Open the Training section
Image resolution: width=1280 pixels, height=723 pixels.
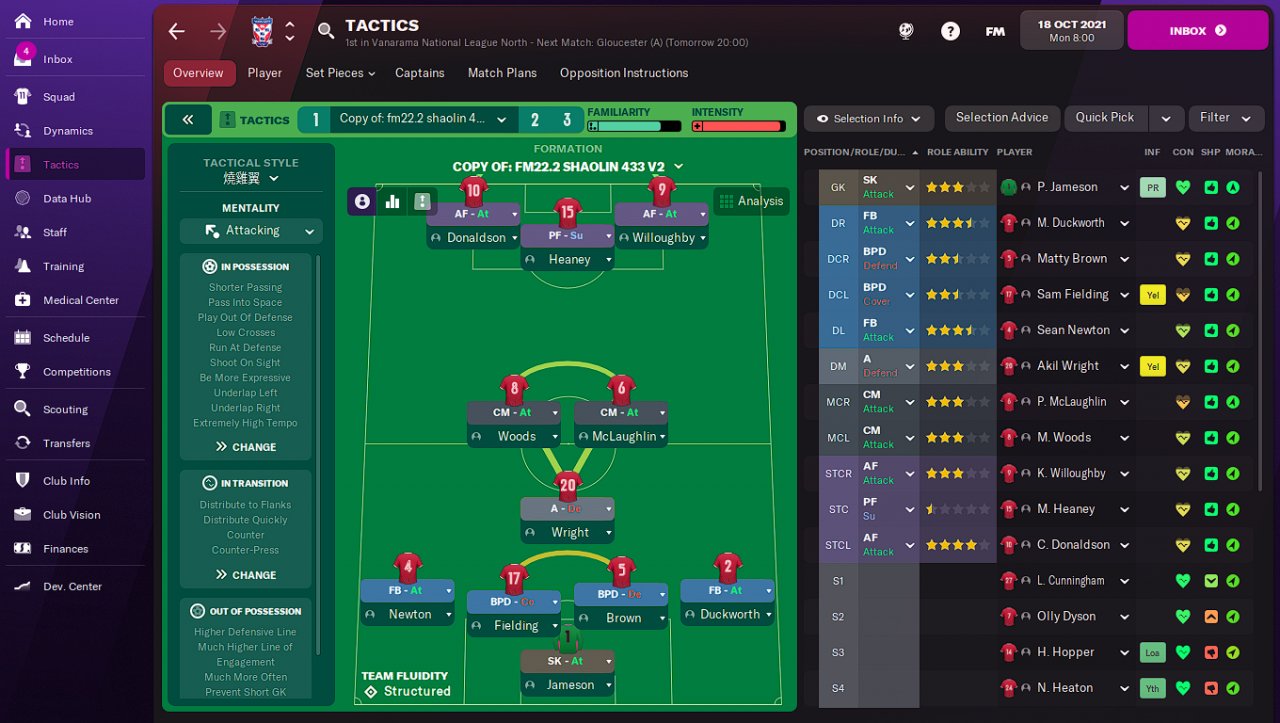[63, 266]
